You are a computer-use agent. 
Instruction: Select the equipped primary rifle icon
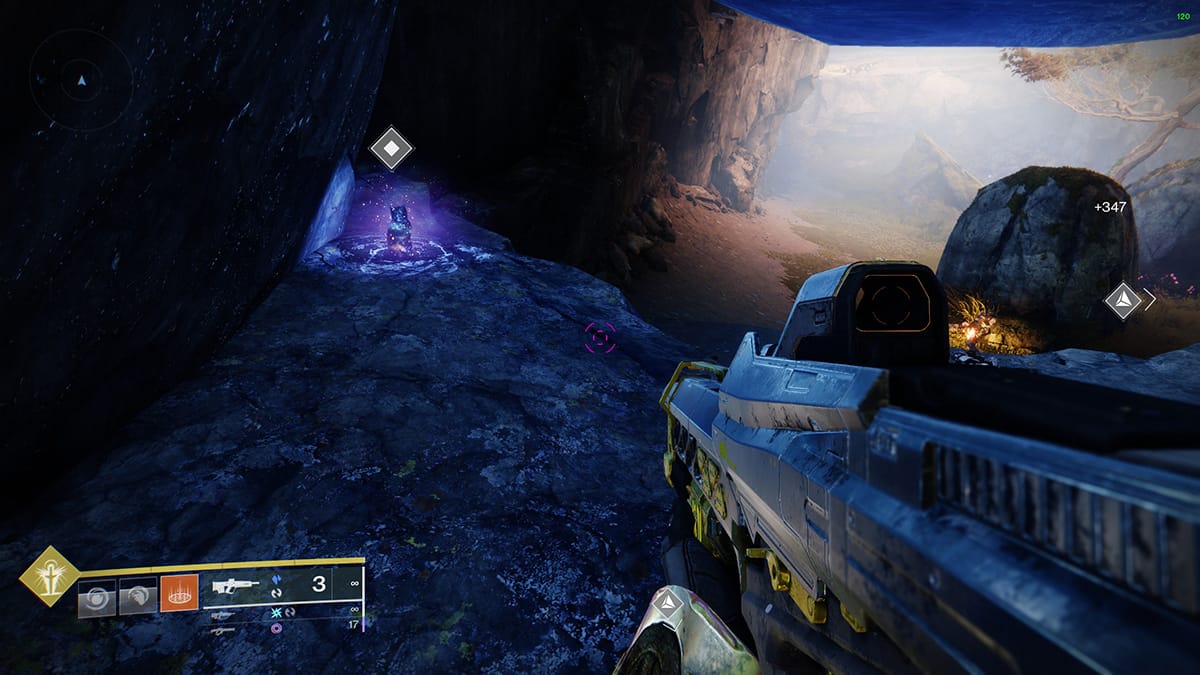(236, 584)
